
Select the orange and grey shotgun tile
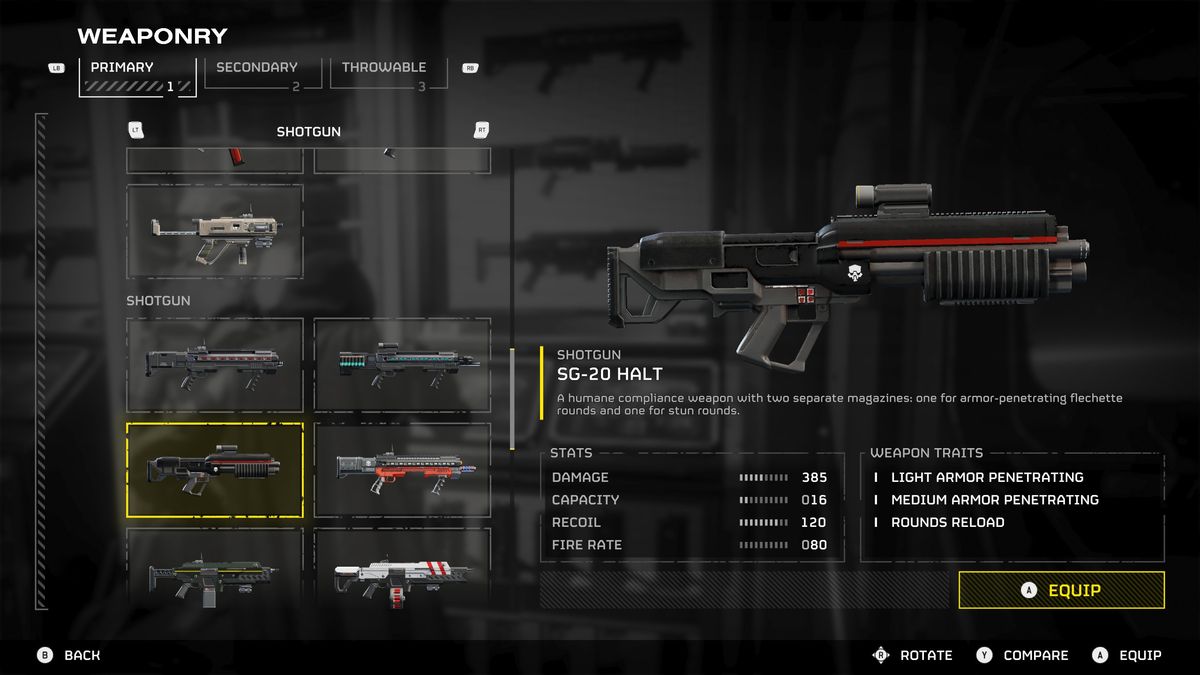click(x=402, y=469)
